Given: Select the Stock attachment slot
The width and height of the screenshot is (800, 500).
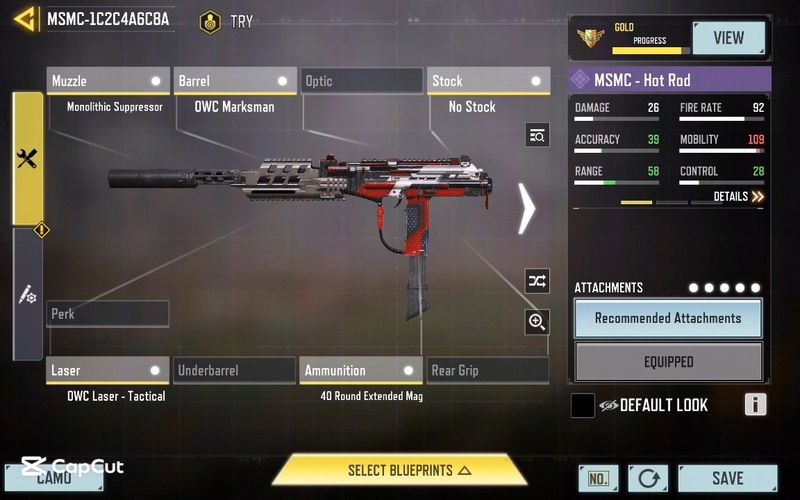Looking at the screenshot, I should point(489,81).
